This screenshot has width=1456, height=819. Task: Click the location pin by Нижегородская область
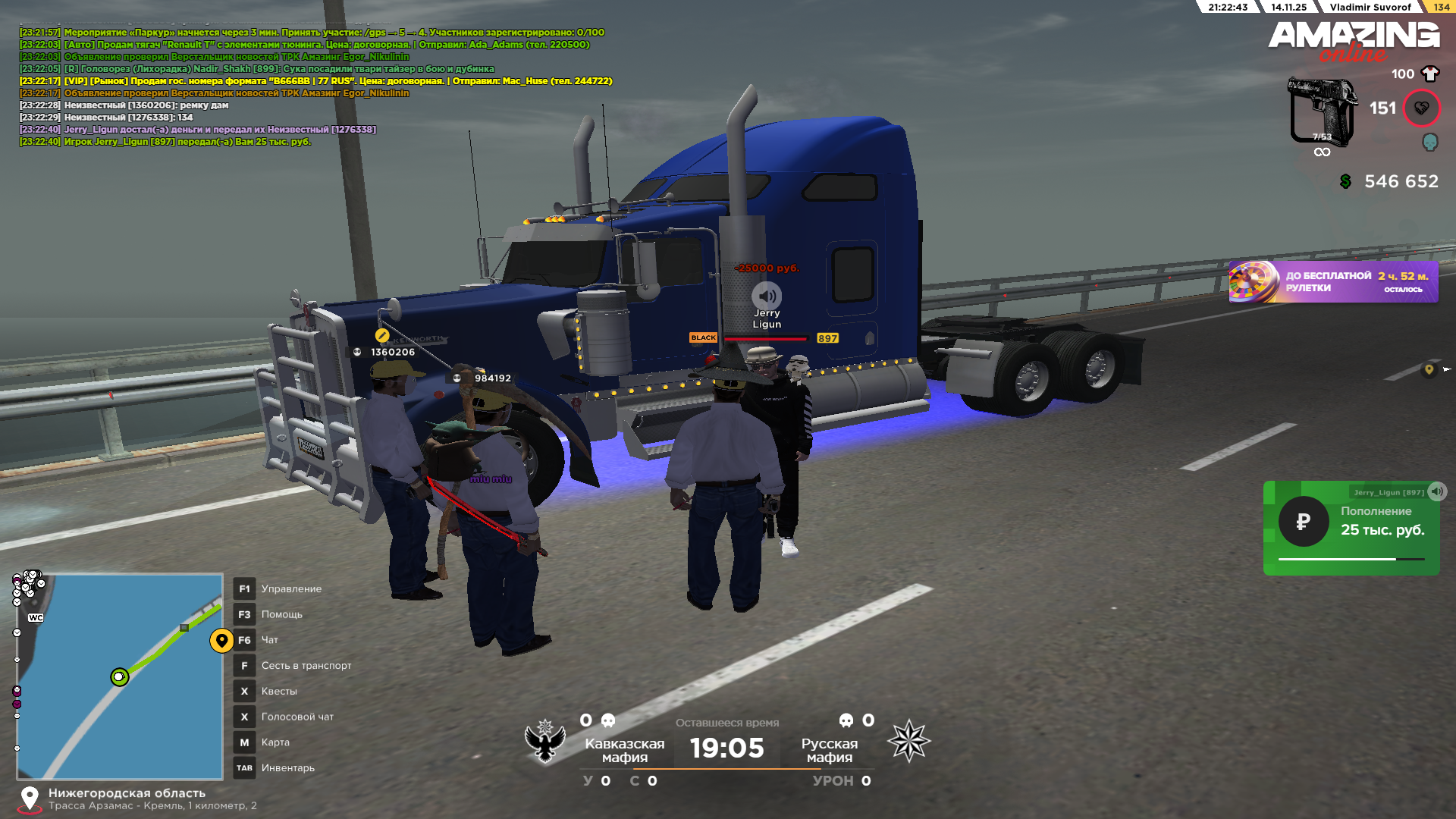point(30,798)
